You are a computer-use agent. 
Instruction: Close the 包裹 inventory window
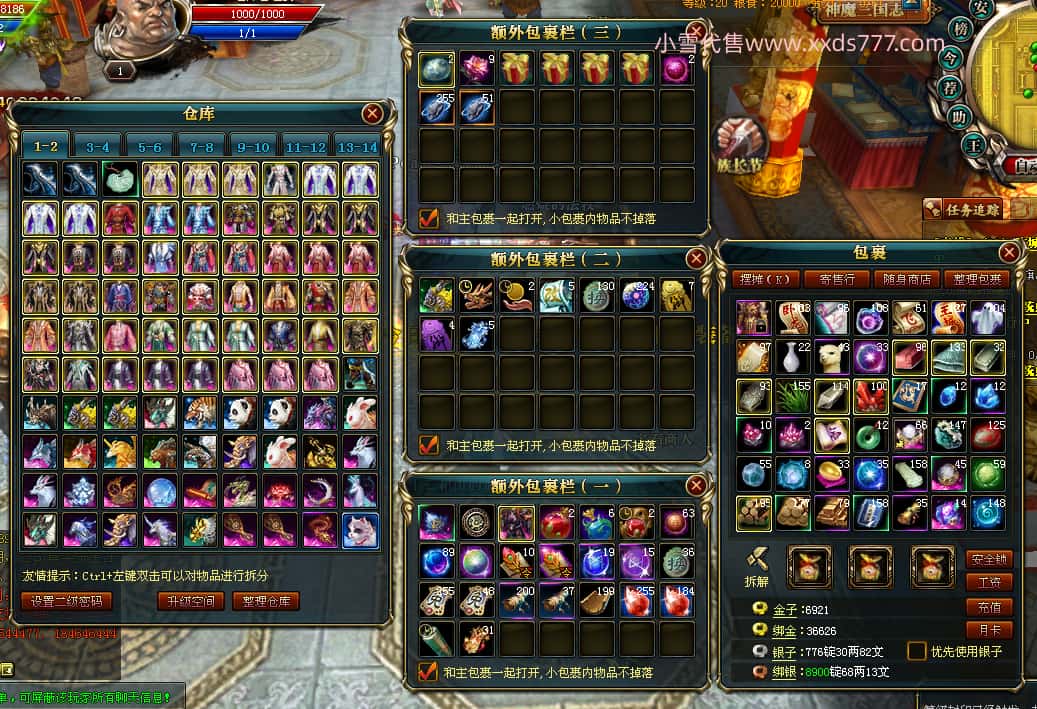point(1009,253)
